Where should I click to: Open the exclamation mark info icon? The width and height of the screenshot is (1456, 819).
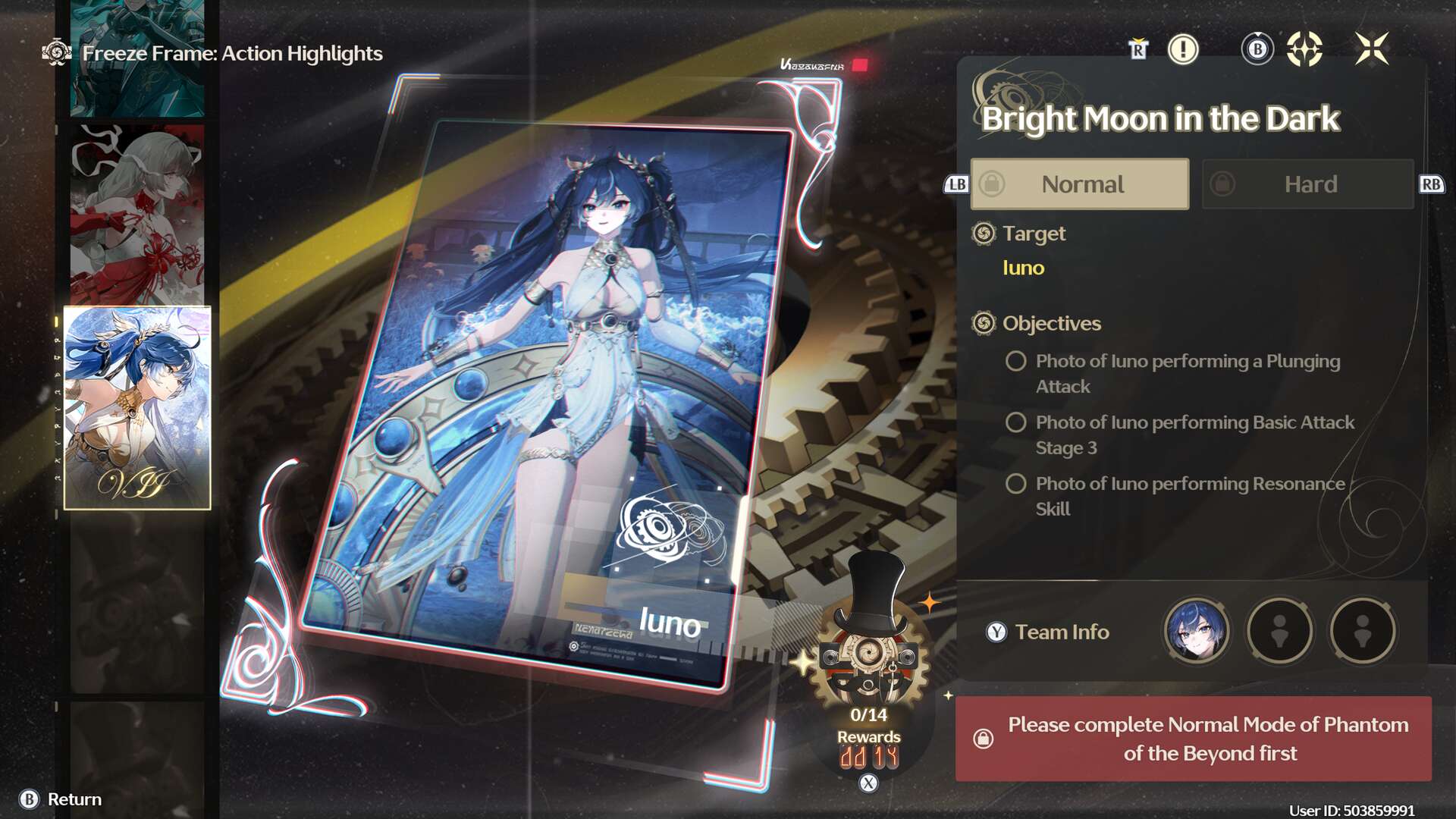tap(1182, 50)
